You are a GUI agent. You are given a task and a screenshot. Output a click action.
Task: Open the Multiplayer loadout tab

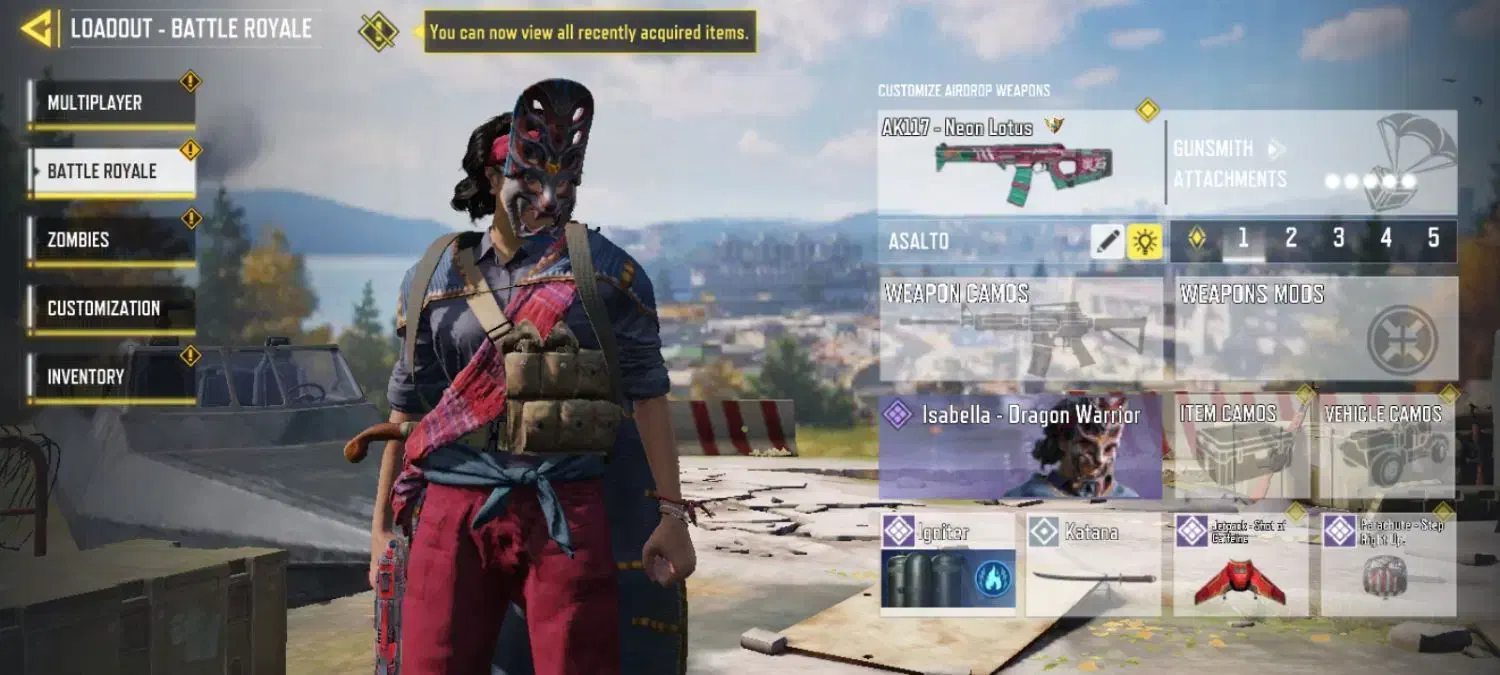coord(111,103)
